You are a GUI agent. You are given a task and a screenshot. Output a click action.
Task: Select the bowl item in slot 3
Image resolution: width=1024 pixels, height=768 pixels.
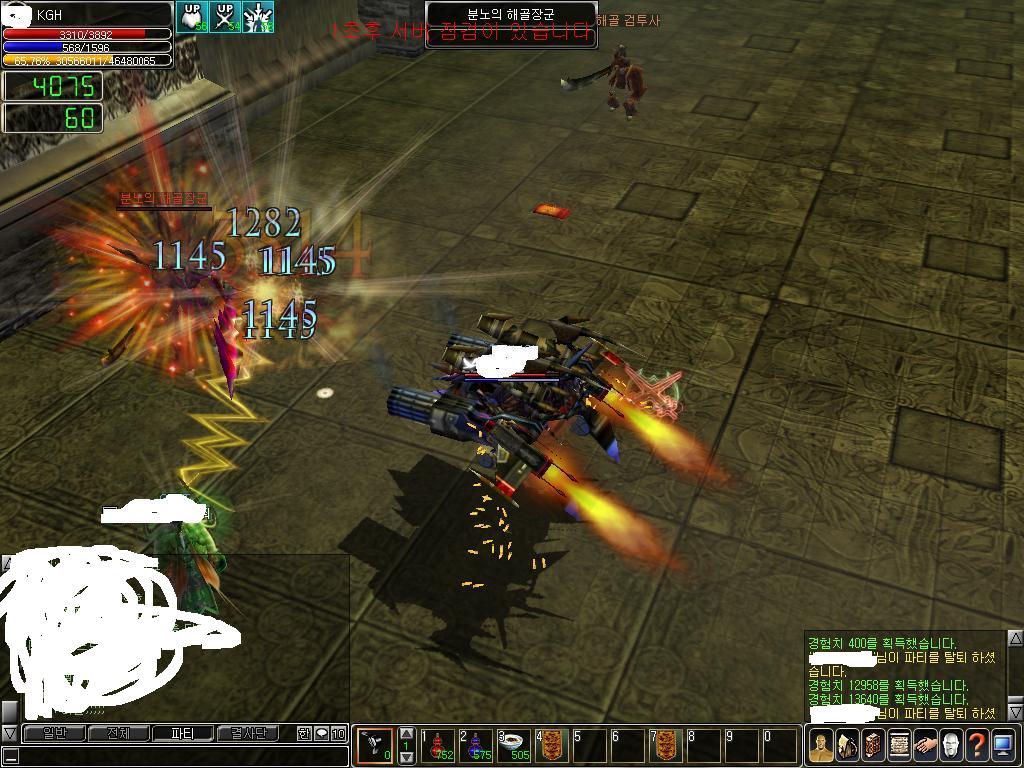coord(516,745)
